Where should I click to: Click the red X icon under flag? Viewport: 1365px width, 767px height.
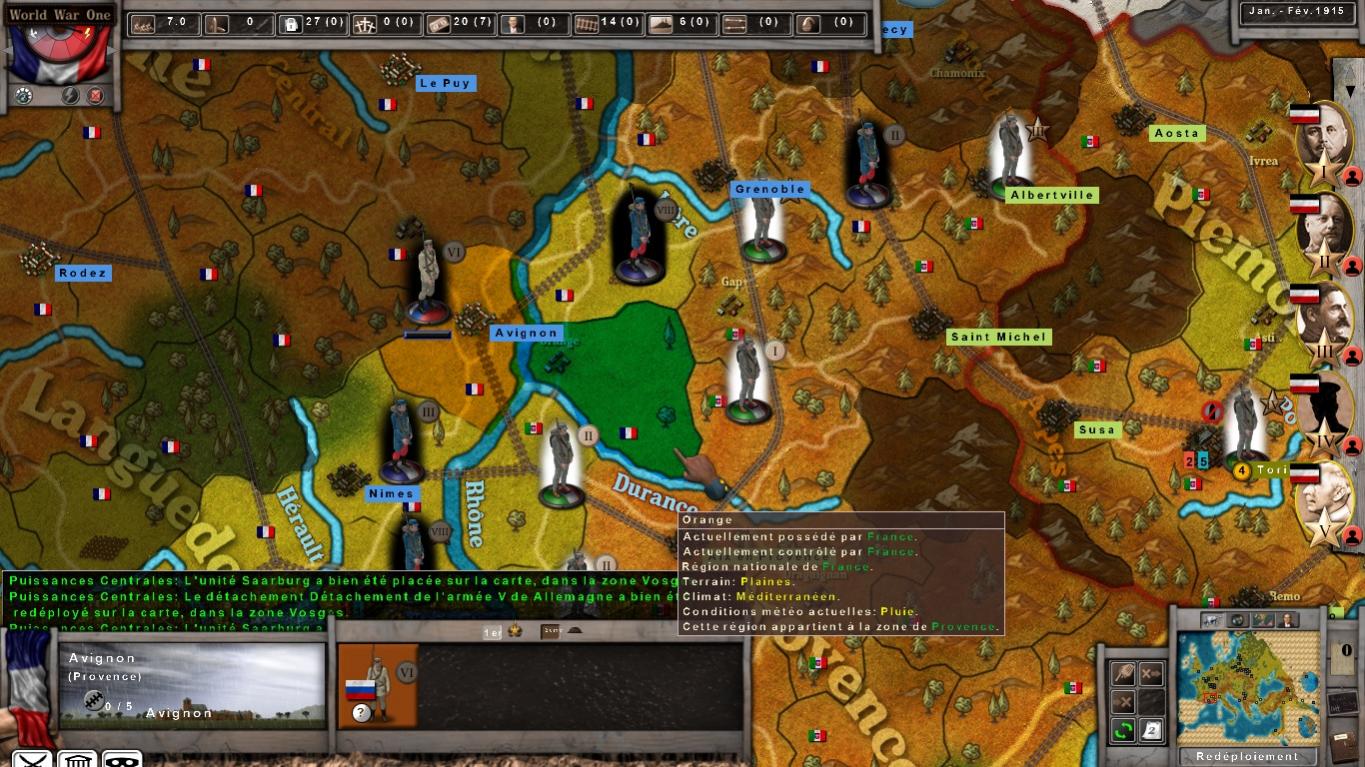pos(95,96)
